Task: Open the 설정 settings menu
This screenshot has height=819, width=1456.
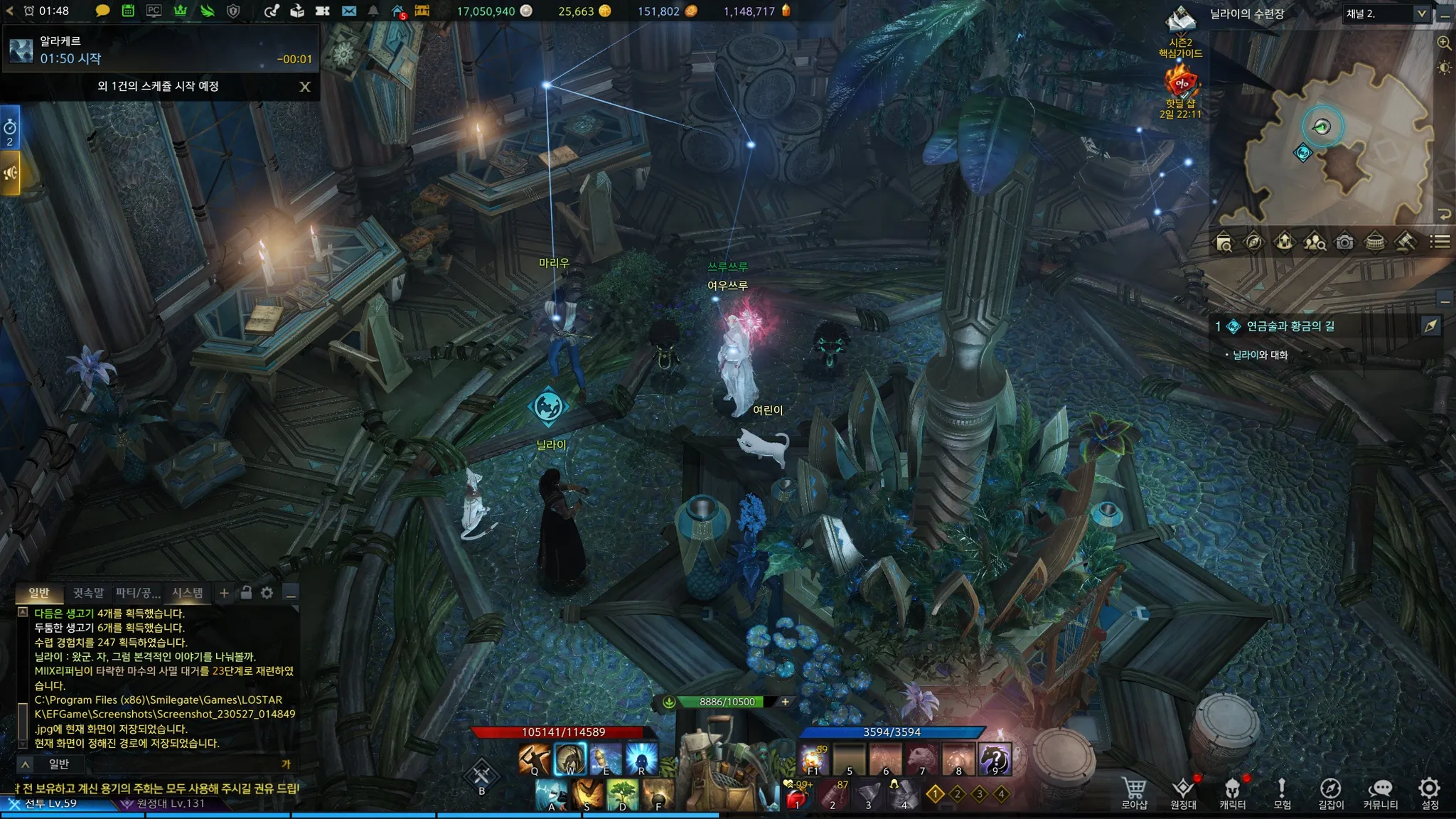Action: click(1430, 792)
